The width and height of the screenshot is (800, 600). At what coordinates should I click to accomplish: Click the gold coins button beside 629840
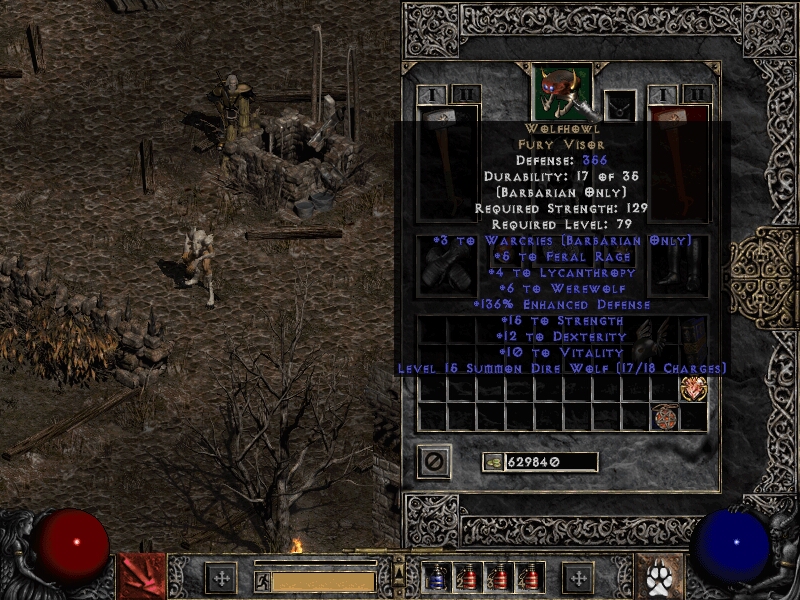click(x=493, y=462)
